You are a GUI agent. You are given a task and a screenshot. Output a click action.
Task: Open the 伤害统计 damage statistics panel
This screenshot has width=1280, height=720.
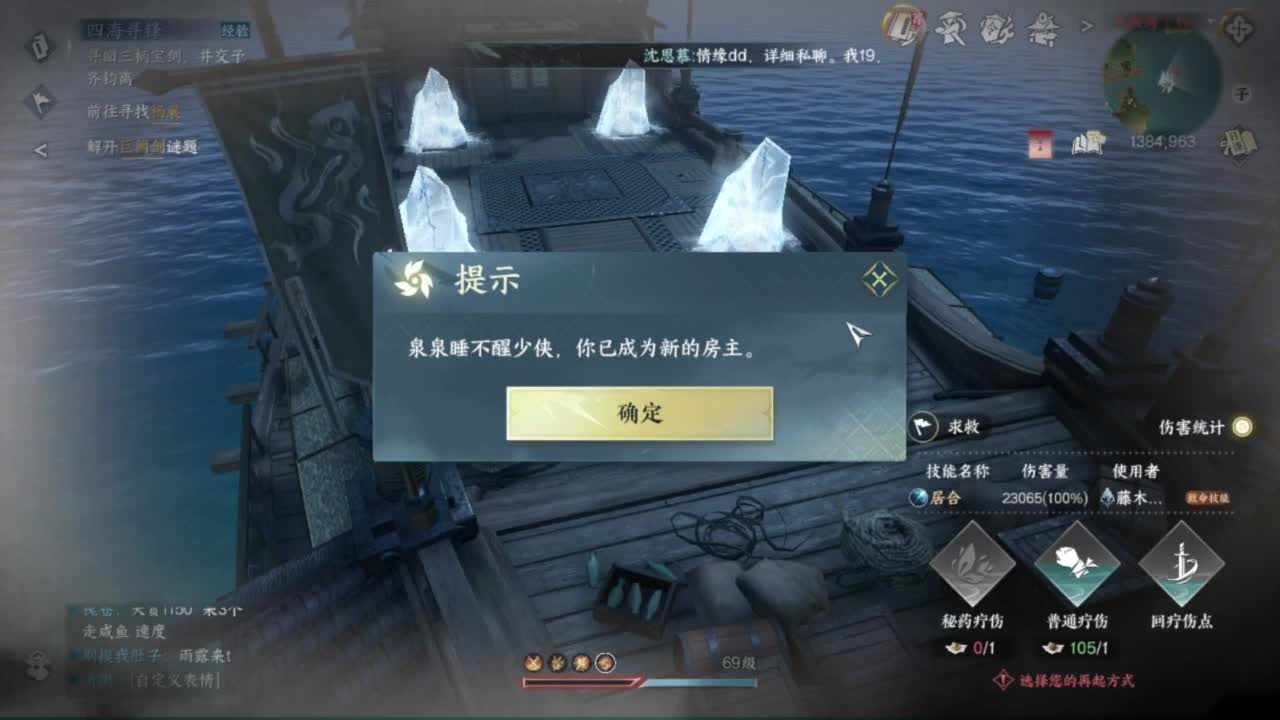(1190, 424)
